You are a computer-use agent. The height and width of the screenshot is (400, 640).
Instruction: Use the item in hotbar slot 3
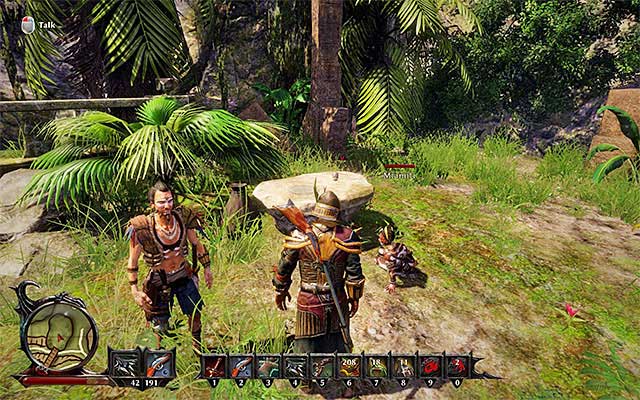(x=269, y=366)
